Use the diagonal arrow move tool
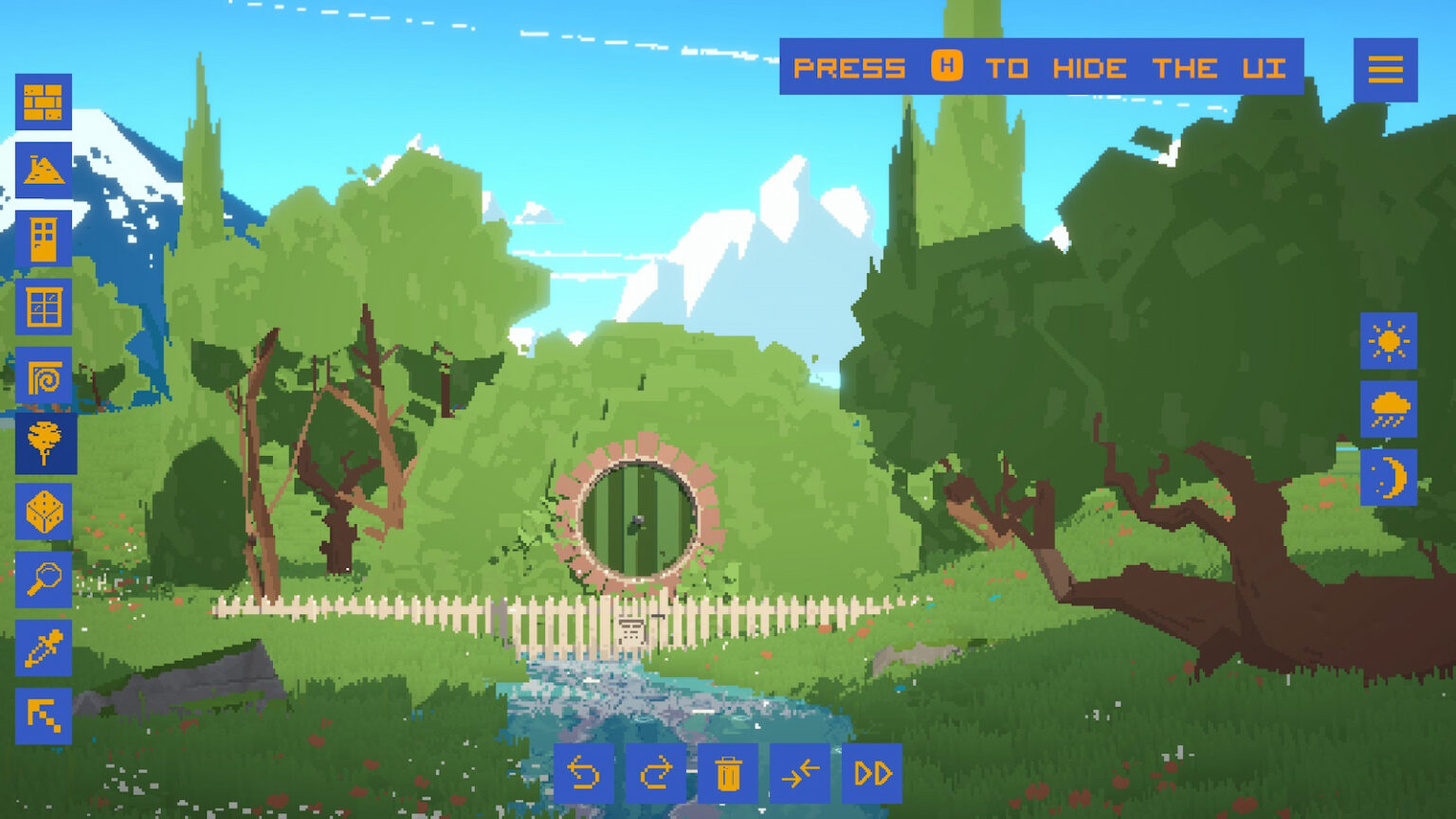Image resolution: width=1456 pixels, height=819 pixels. pyautogui.click(x=43, y=712)
